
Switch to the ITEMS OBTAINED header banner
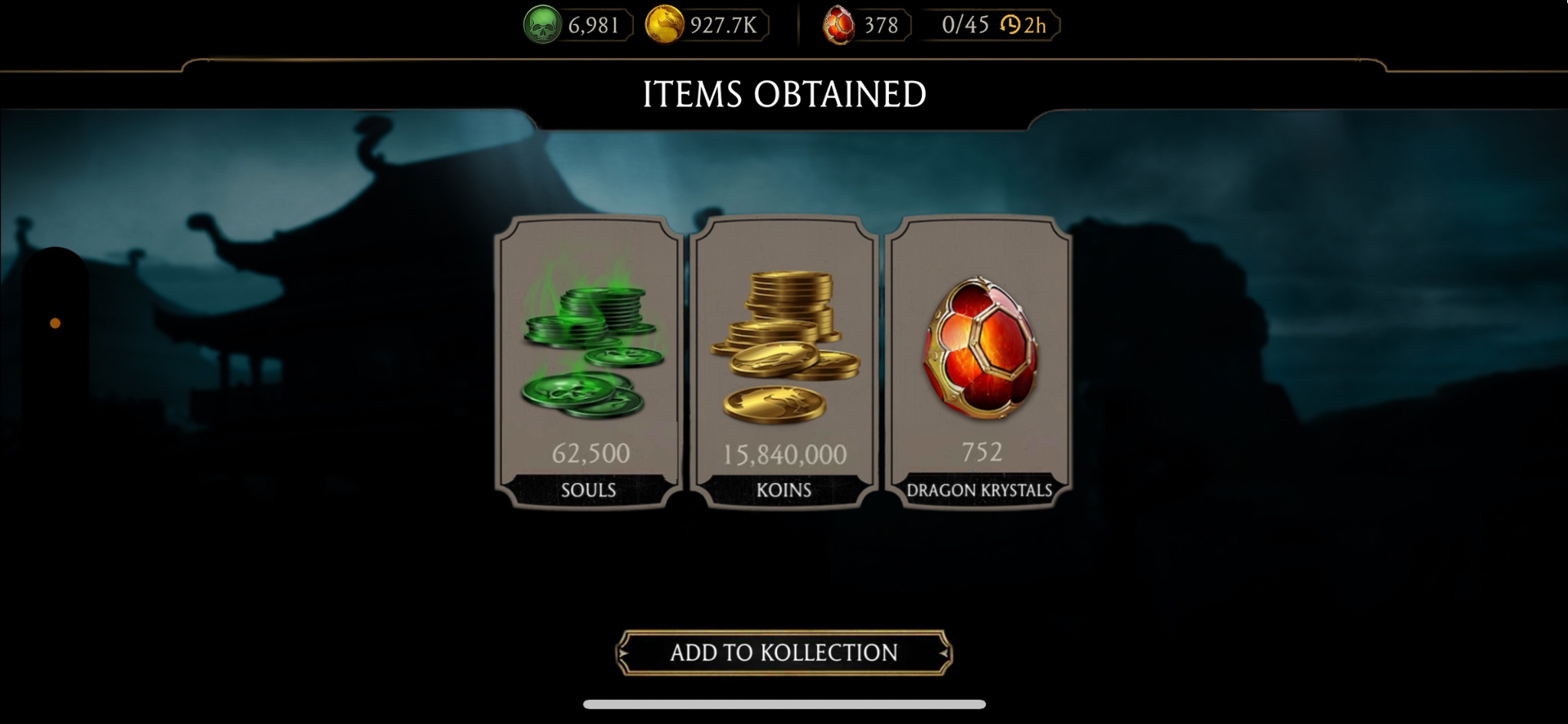click(x=784, y=93)
